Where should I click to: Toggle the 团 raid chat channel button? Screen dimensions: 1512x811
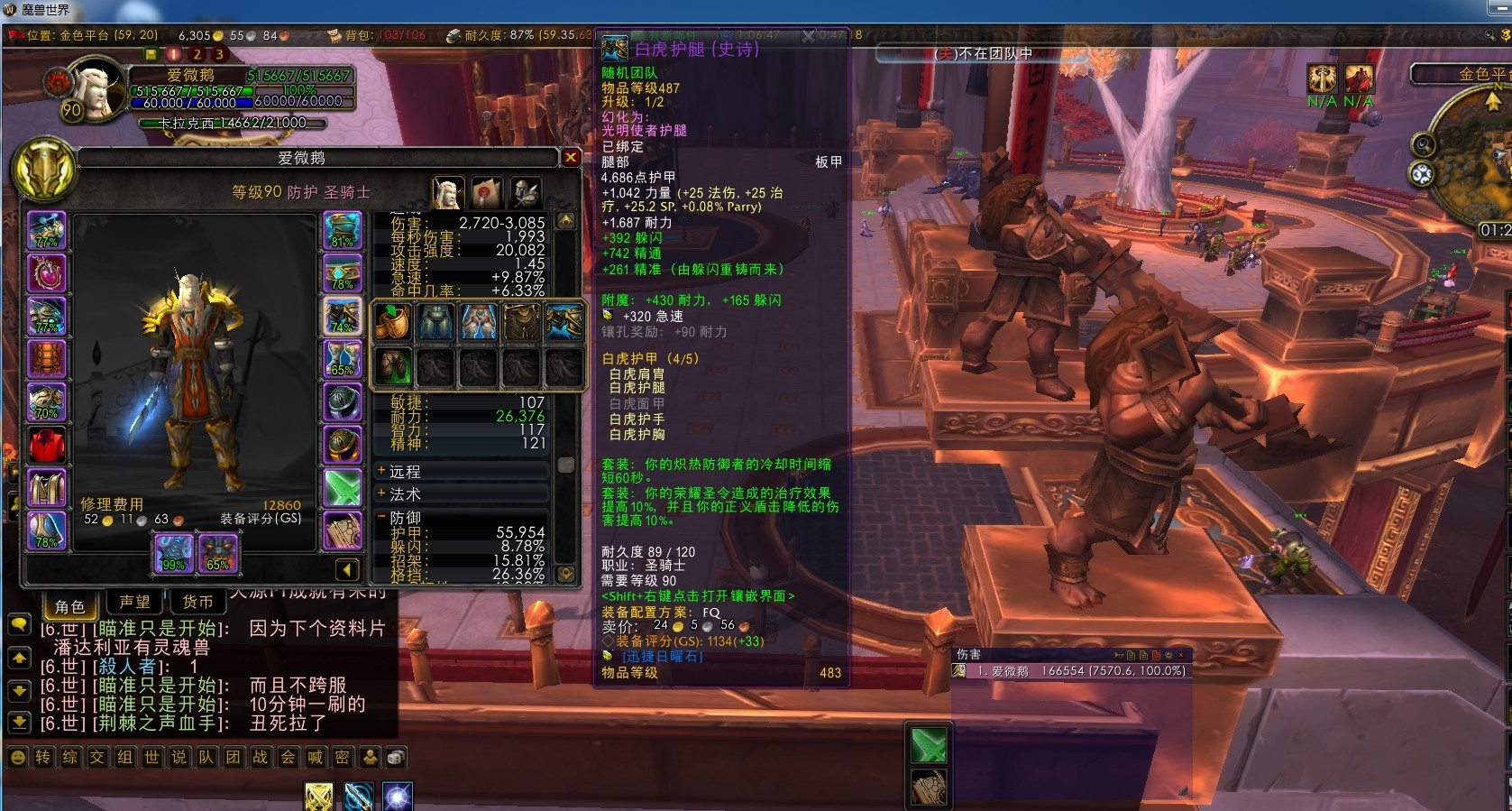[234, 758]
